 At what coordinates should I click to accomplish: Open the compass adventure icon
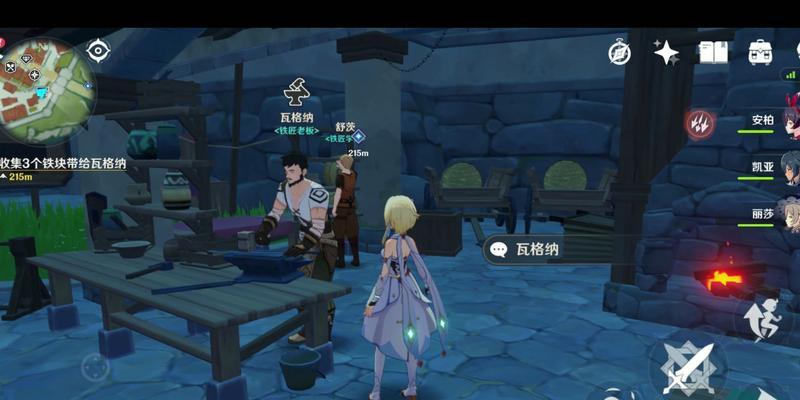619,52
